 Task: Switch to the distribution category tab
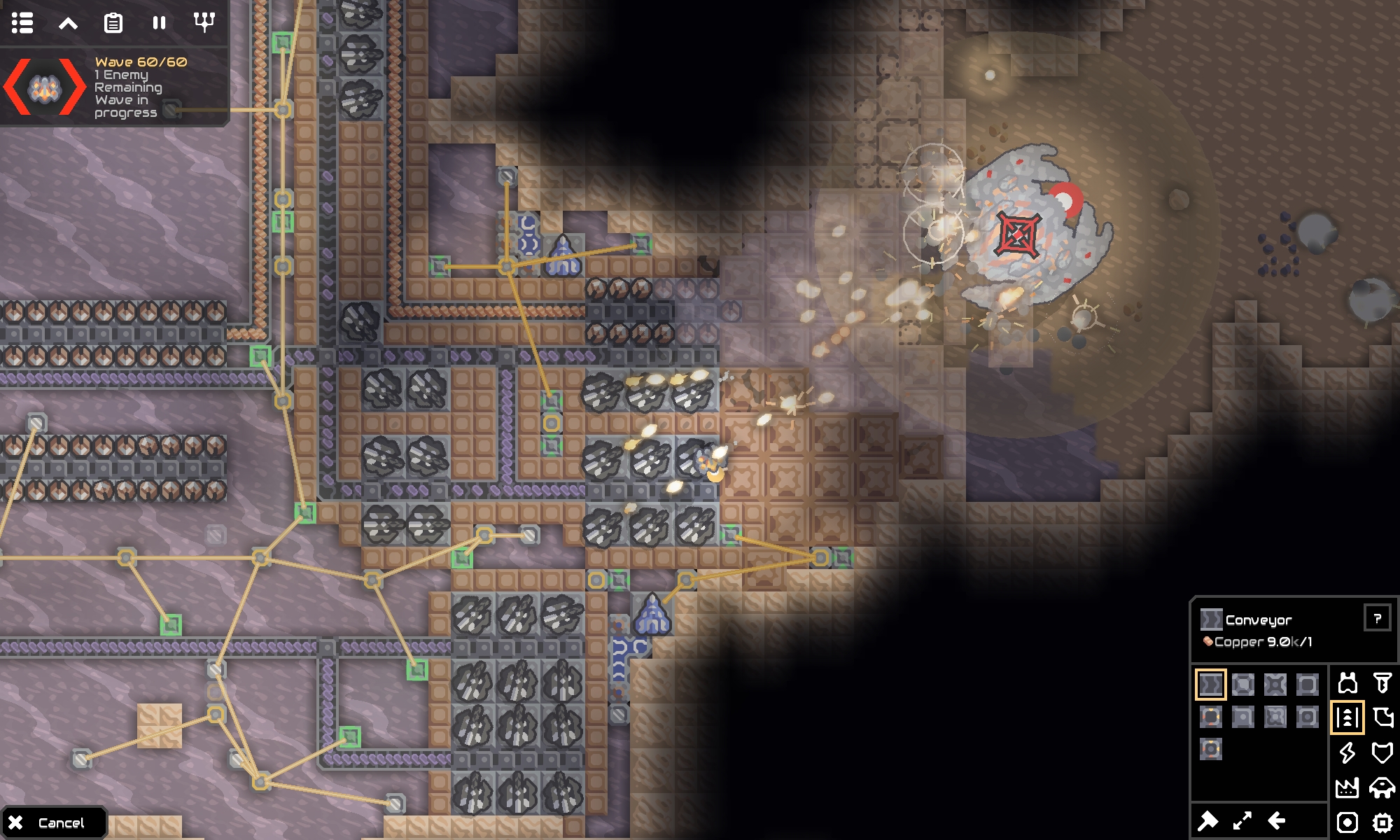click(1348, 716)
